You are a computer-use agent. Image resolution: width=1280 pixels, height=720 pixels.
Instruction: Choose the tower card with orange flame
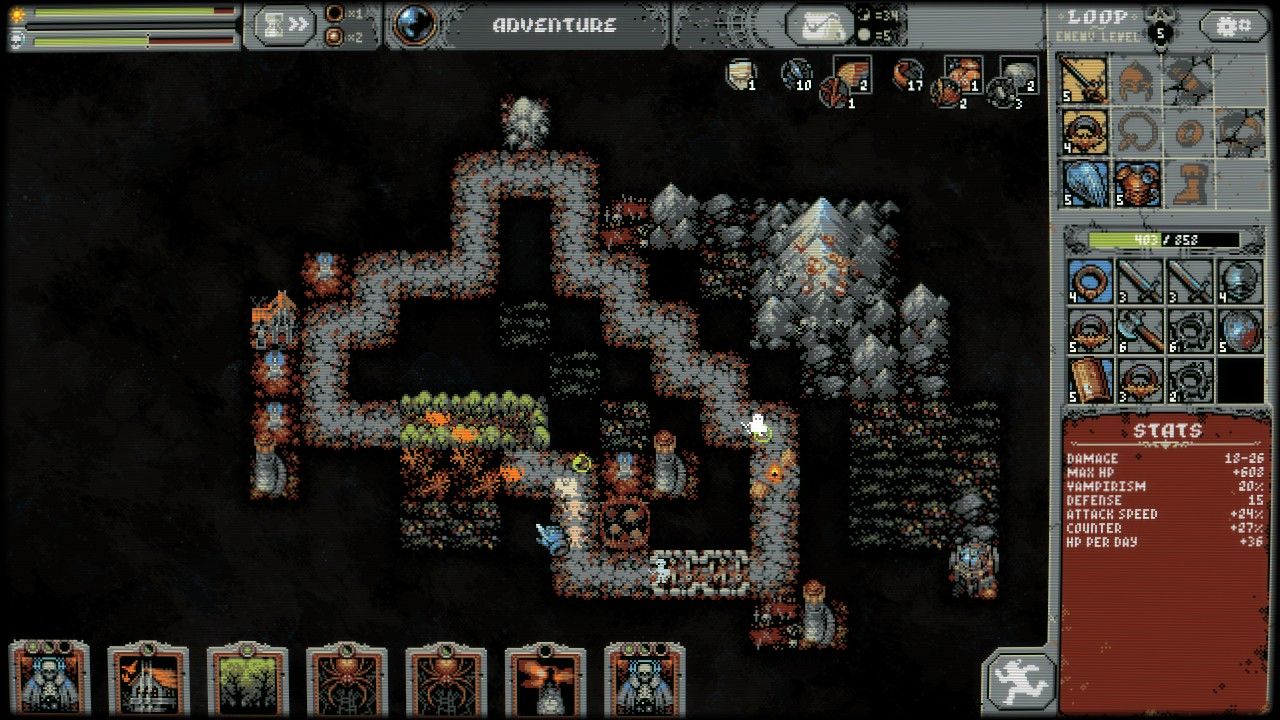coord(545,682)
